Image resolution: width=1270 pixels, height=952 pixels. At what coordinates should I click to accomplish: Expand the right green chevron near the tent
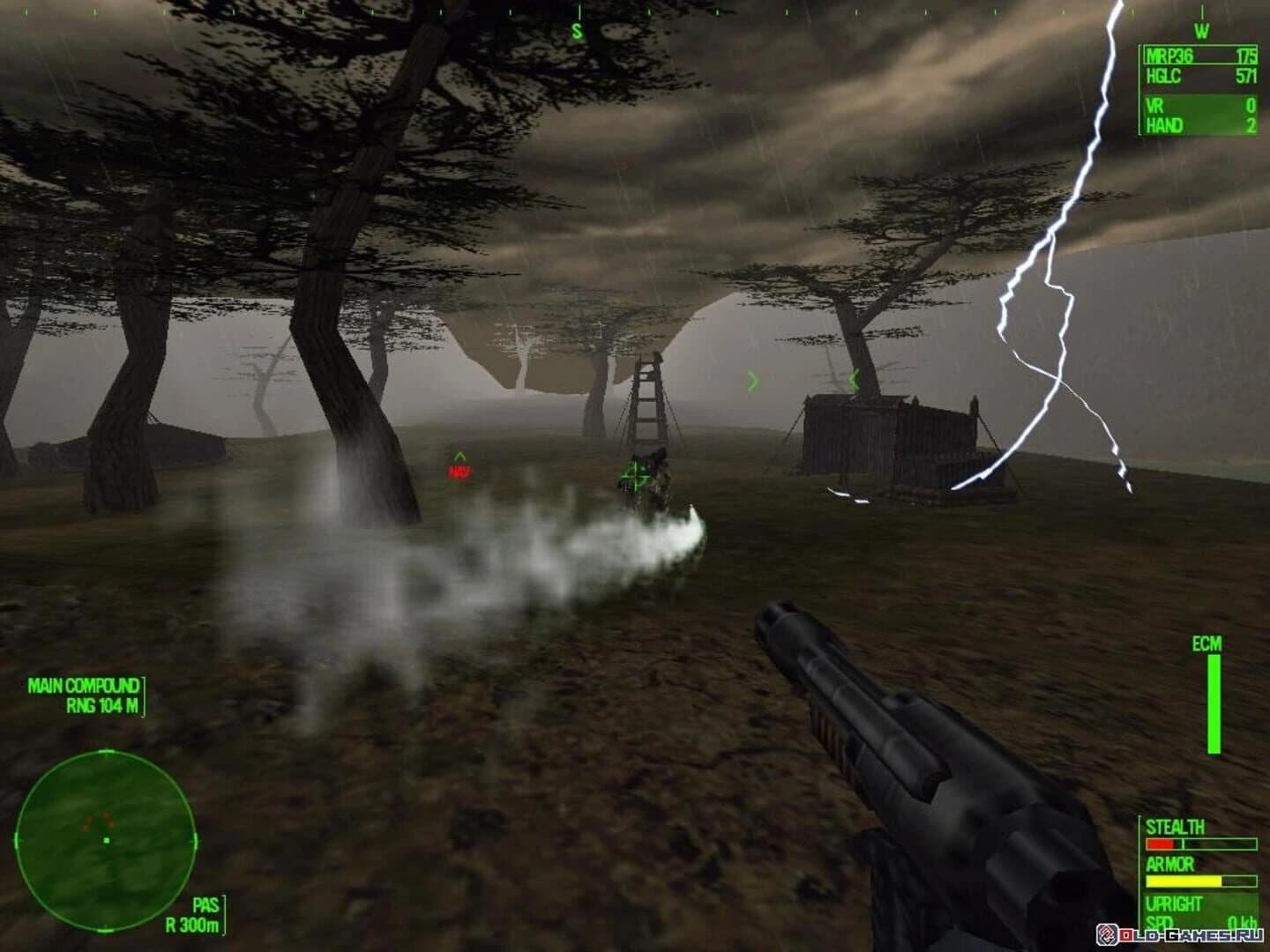coord(752,381)
